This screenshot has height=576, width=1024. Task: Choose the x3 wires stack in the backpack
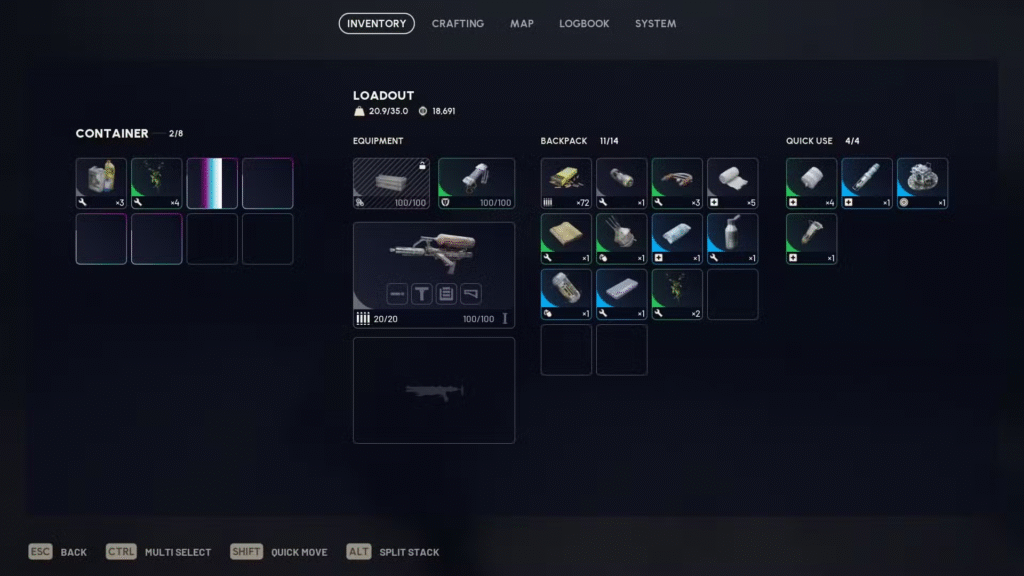tap(677, 183)
